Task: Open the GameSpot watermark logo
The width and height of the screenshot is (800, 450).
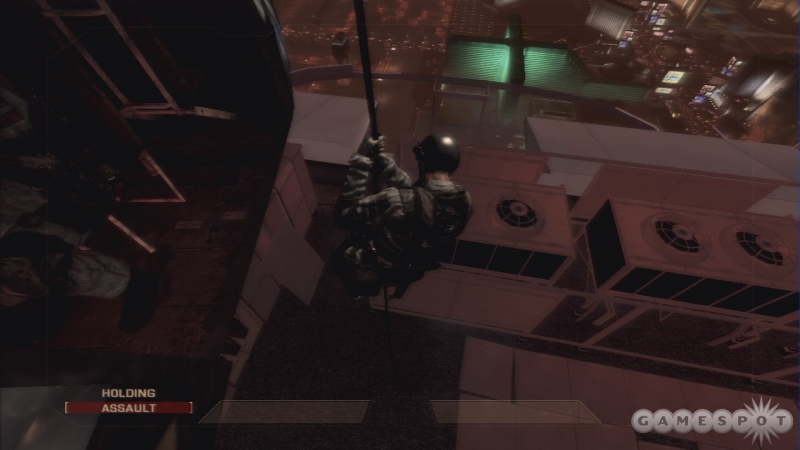Action: click(x=712, y=418)
